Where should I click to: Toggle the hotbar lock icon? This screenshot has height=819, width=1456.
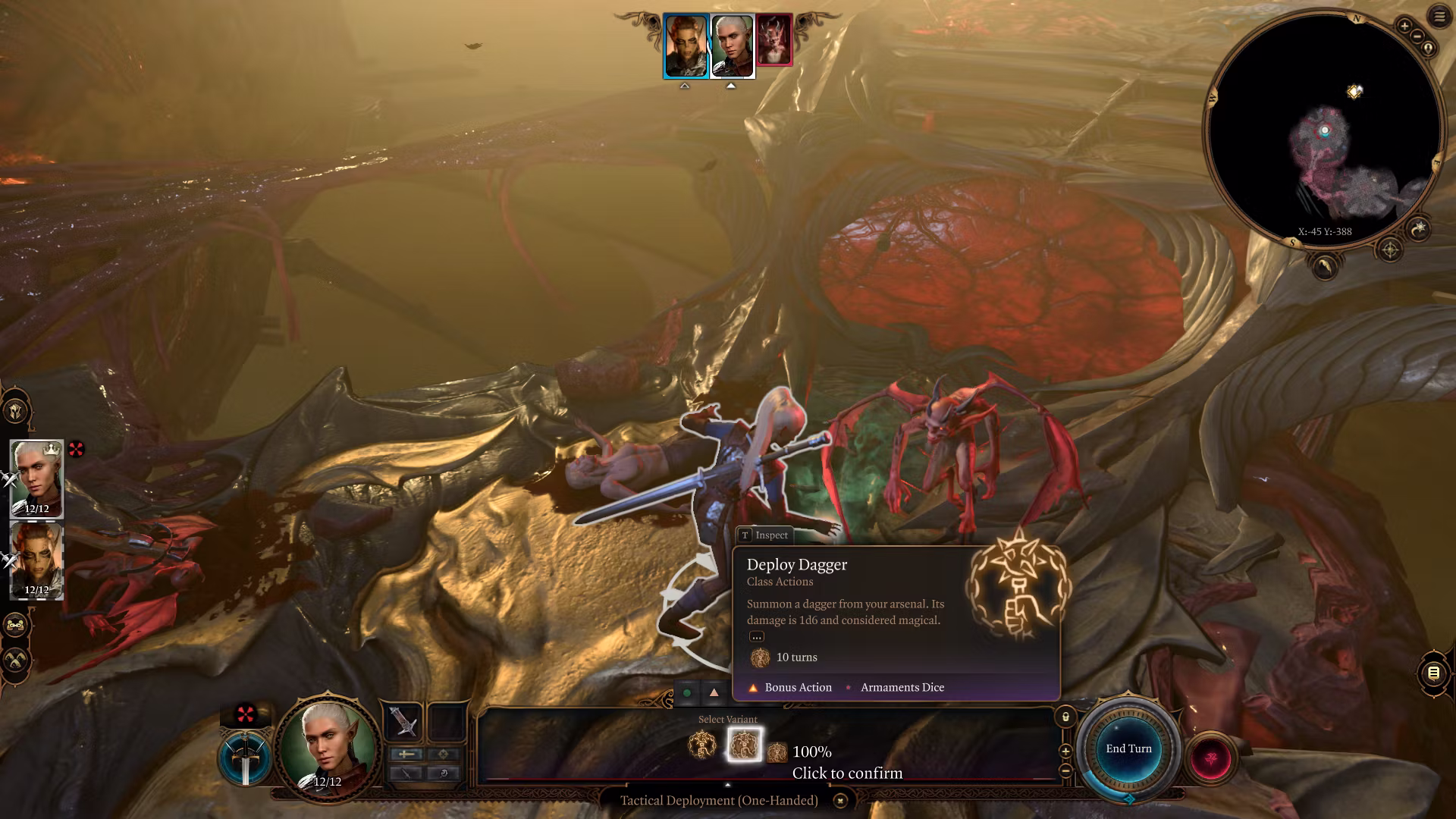pyautogui.click(x=1065, y=717)
